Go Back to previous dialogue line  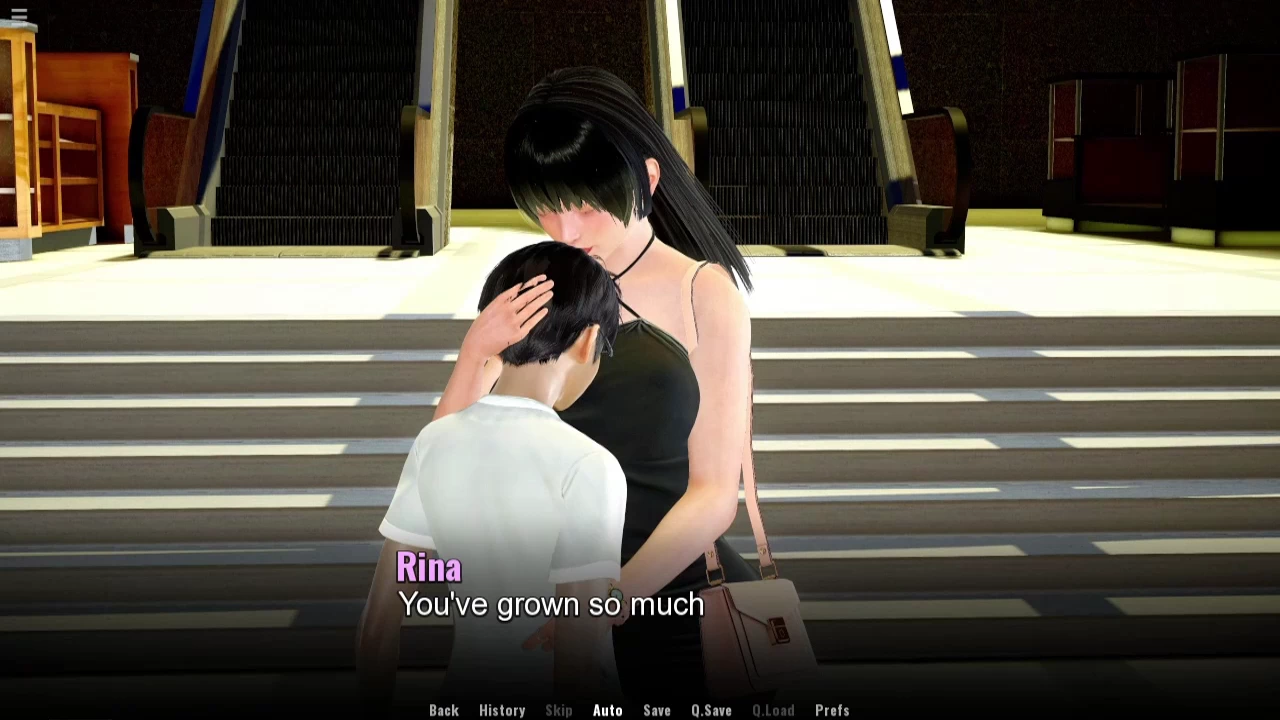point(444,710)
